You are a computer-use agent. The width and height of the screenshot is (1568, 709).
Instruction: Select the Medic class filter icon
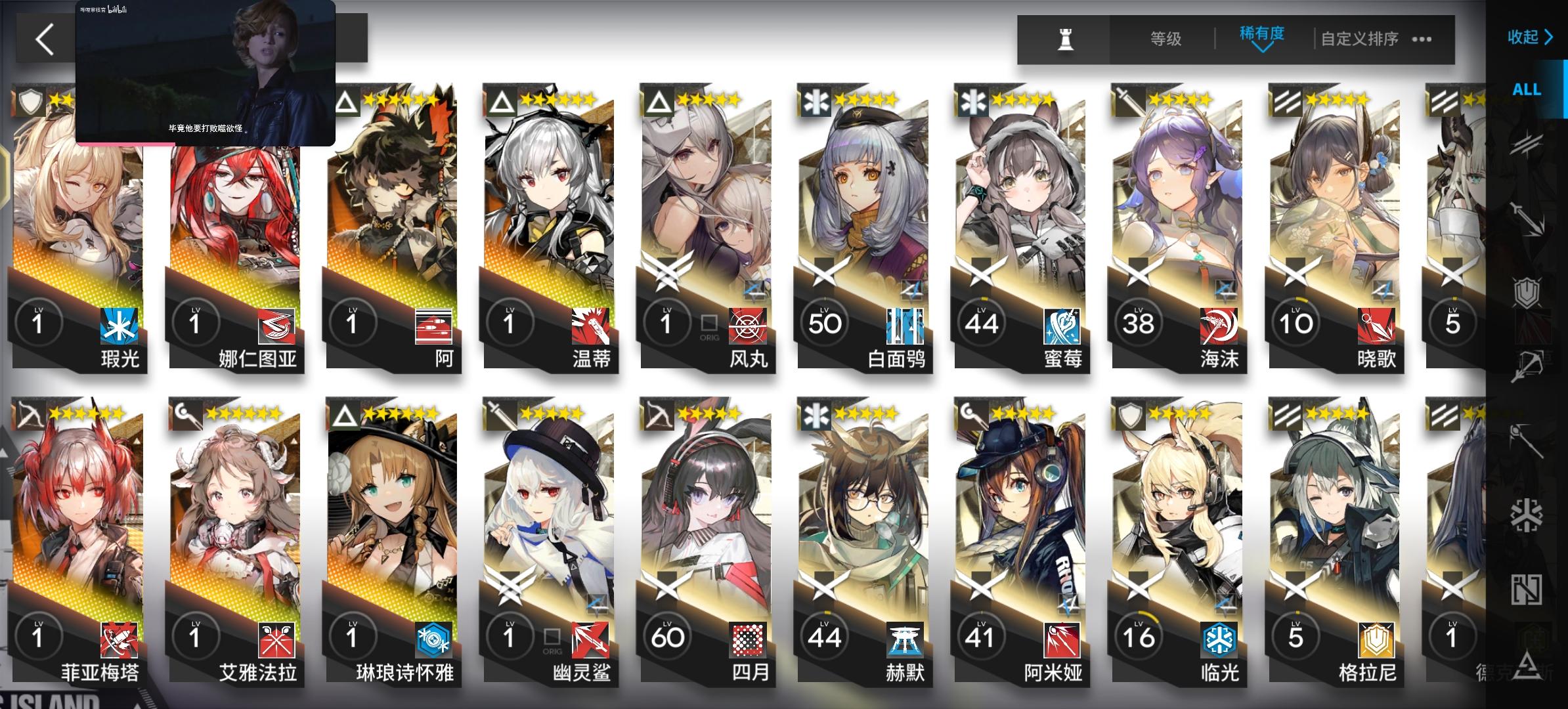click(1527, 515)
